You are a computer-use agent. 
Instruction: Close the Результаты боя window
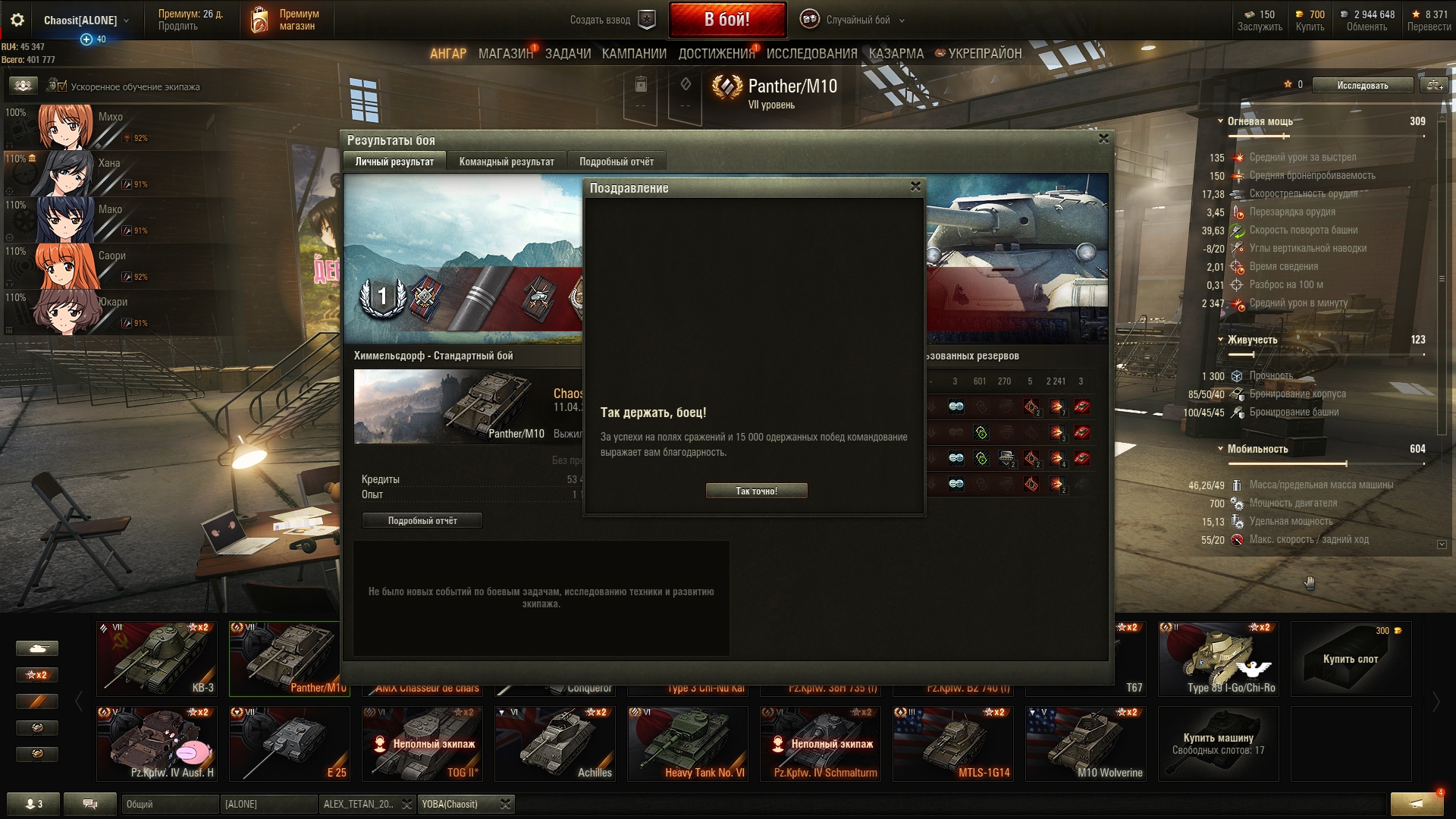1103,139
